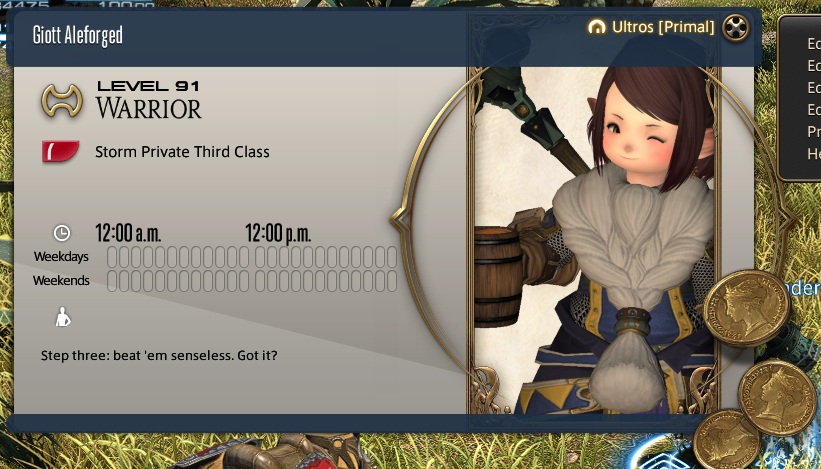The width and height of the screenshot is (821, 469).
Task: Choose the menu entry starting with "Pr"
Action: tap(813, 132)
